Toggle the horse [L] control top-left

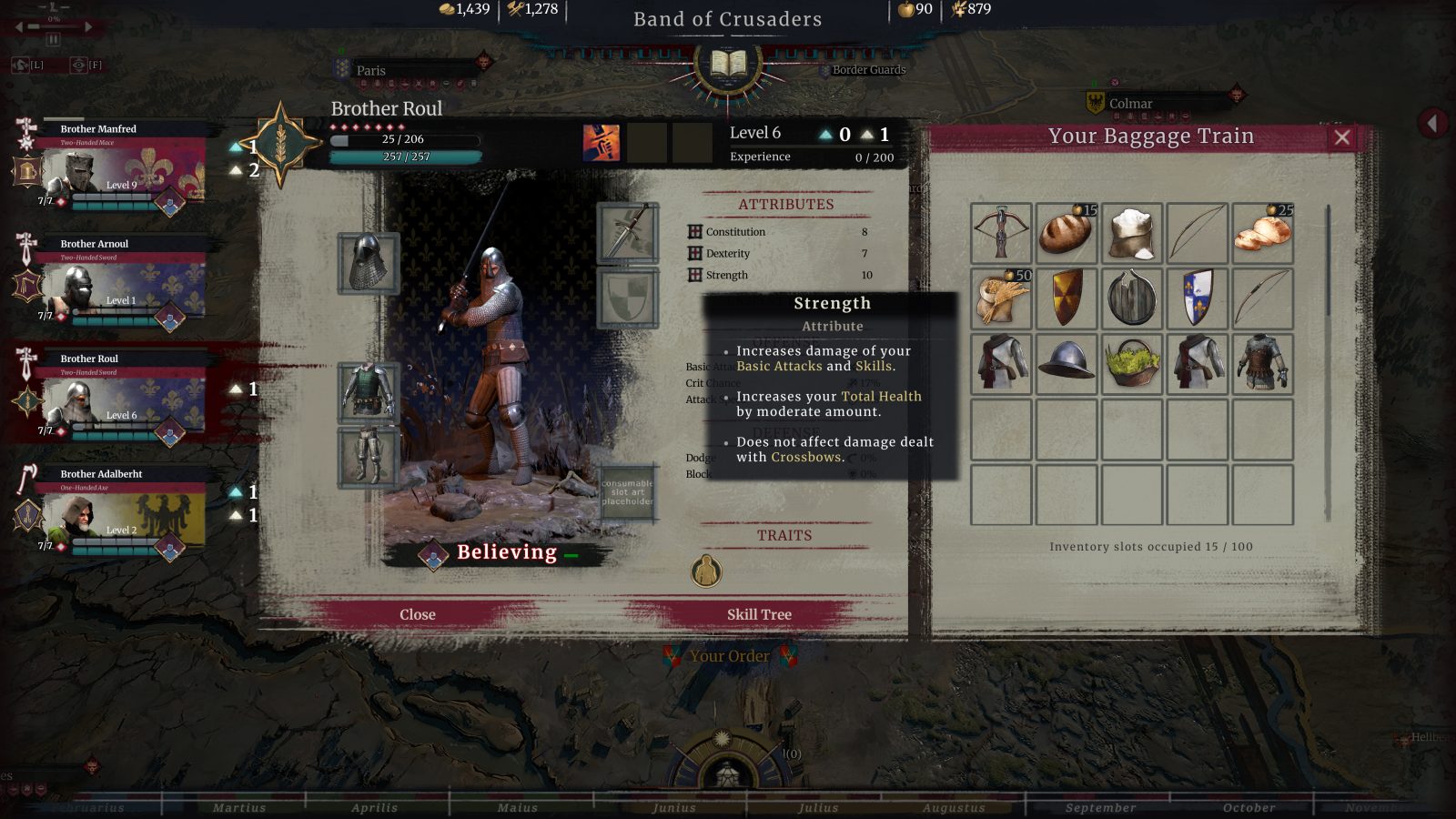tap(20, 65)
